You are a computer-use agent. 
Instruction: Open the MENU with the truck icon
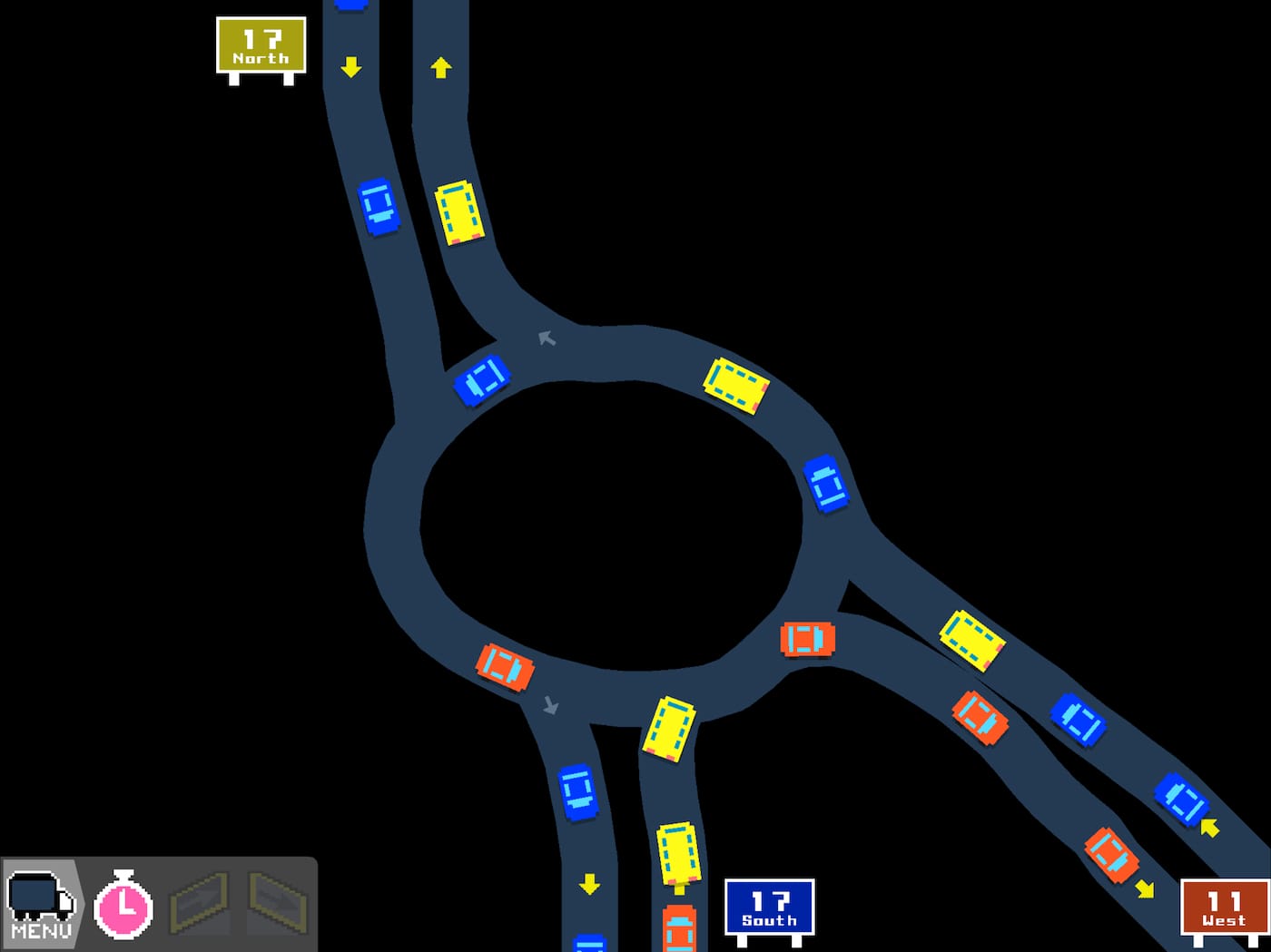[43, 903]
